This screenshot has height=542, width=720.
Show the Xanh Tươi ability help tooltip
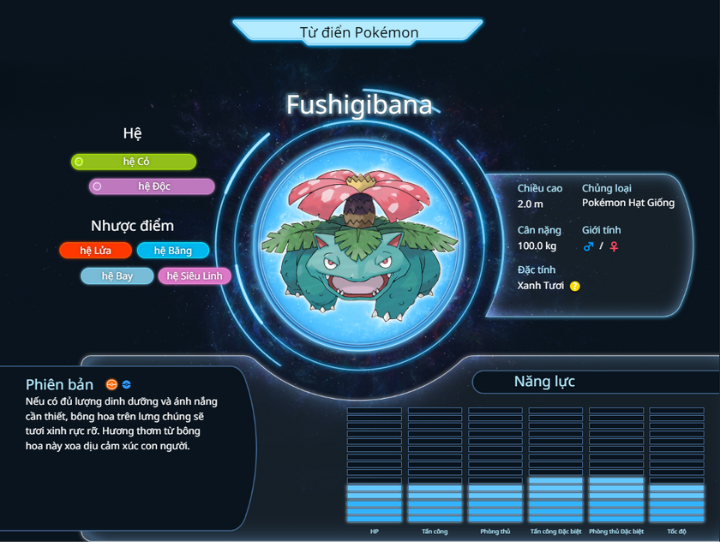(x=575, y=286)
